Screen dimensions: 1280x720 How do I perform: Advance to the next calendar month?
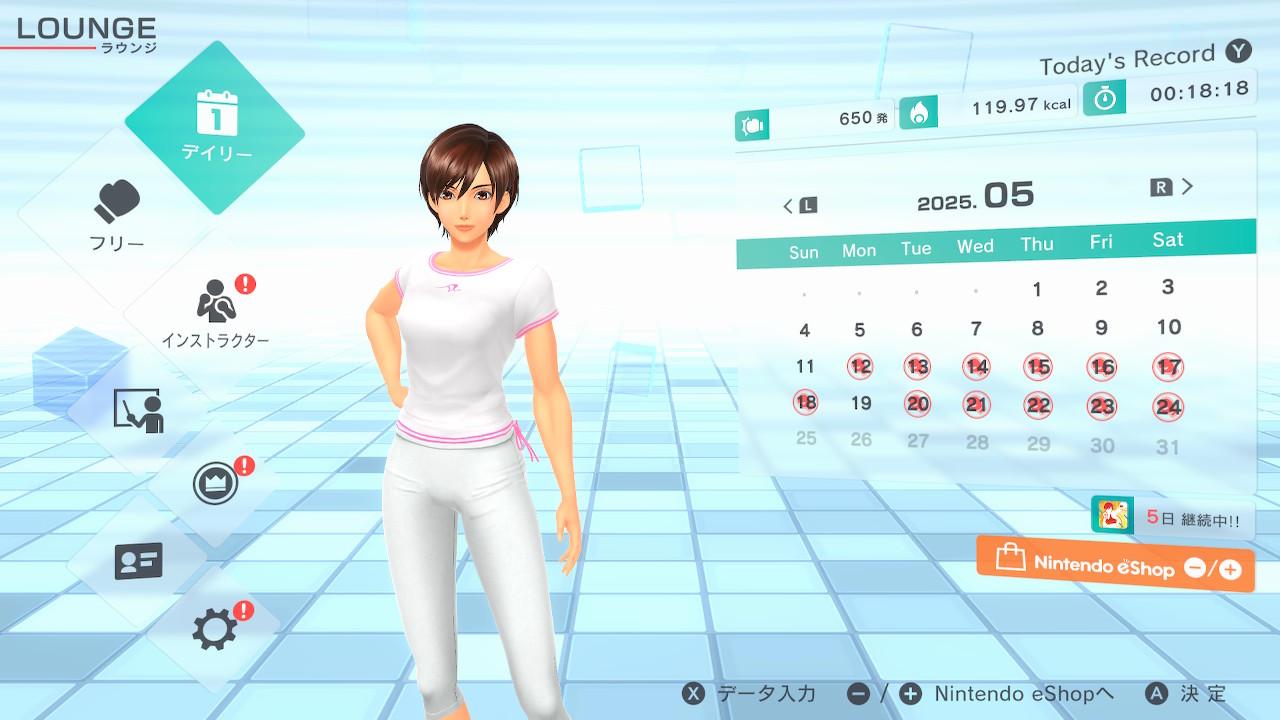[1173, 187]
